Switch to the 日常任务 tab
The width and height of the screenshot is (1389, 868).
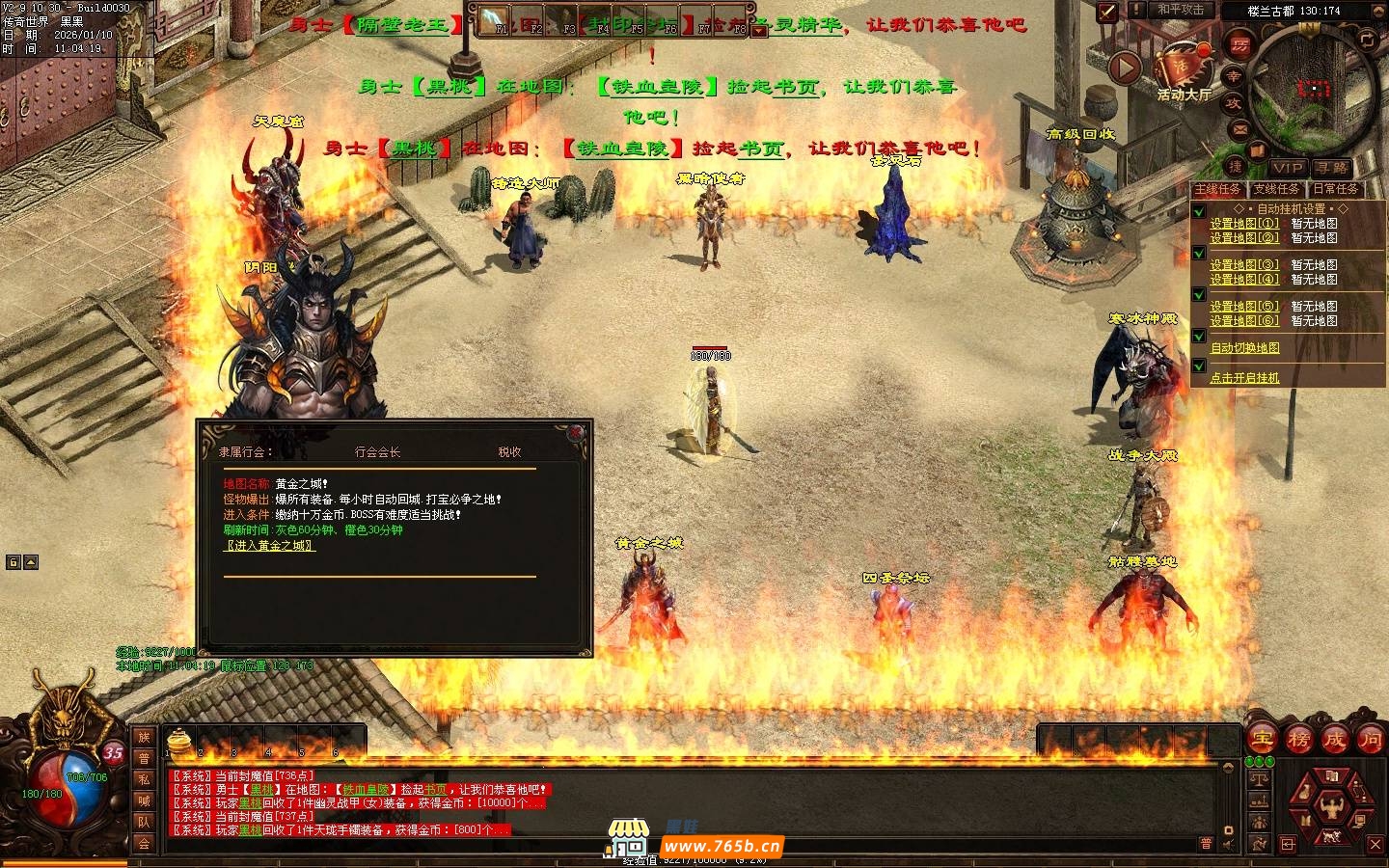click(x=1336, y=189)
